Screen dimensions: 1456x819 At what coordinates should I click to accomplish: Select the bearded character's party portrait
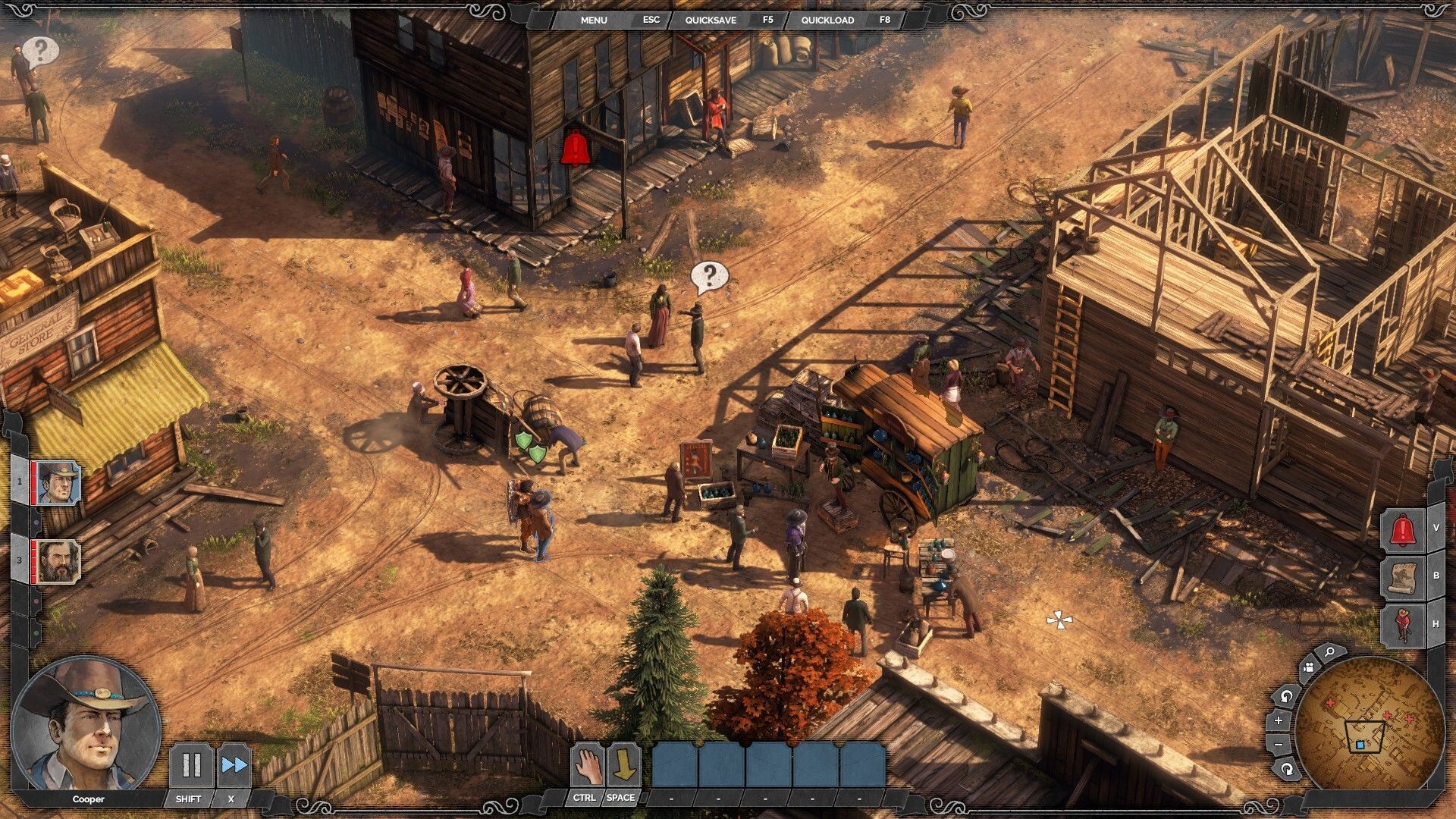[58, 561]
